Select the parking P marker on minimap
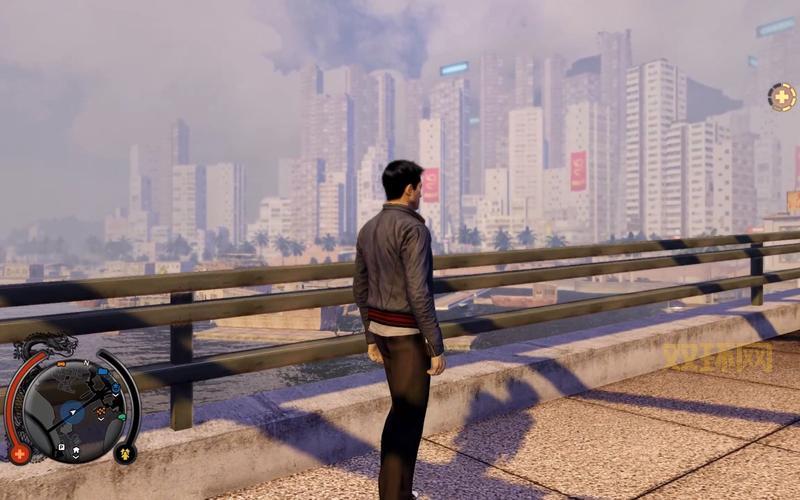The height and width of the screenshot is (500, 800). tap(61, 446)
